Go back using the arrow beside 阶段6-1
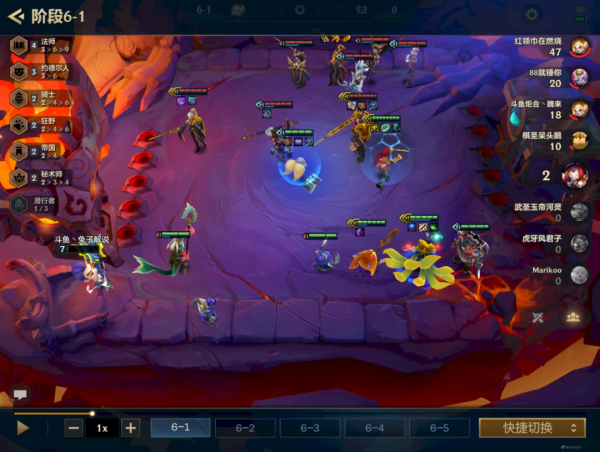Screen dimensions: 600x452 15,16
